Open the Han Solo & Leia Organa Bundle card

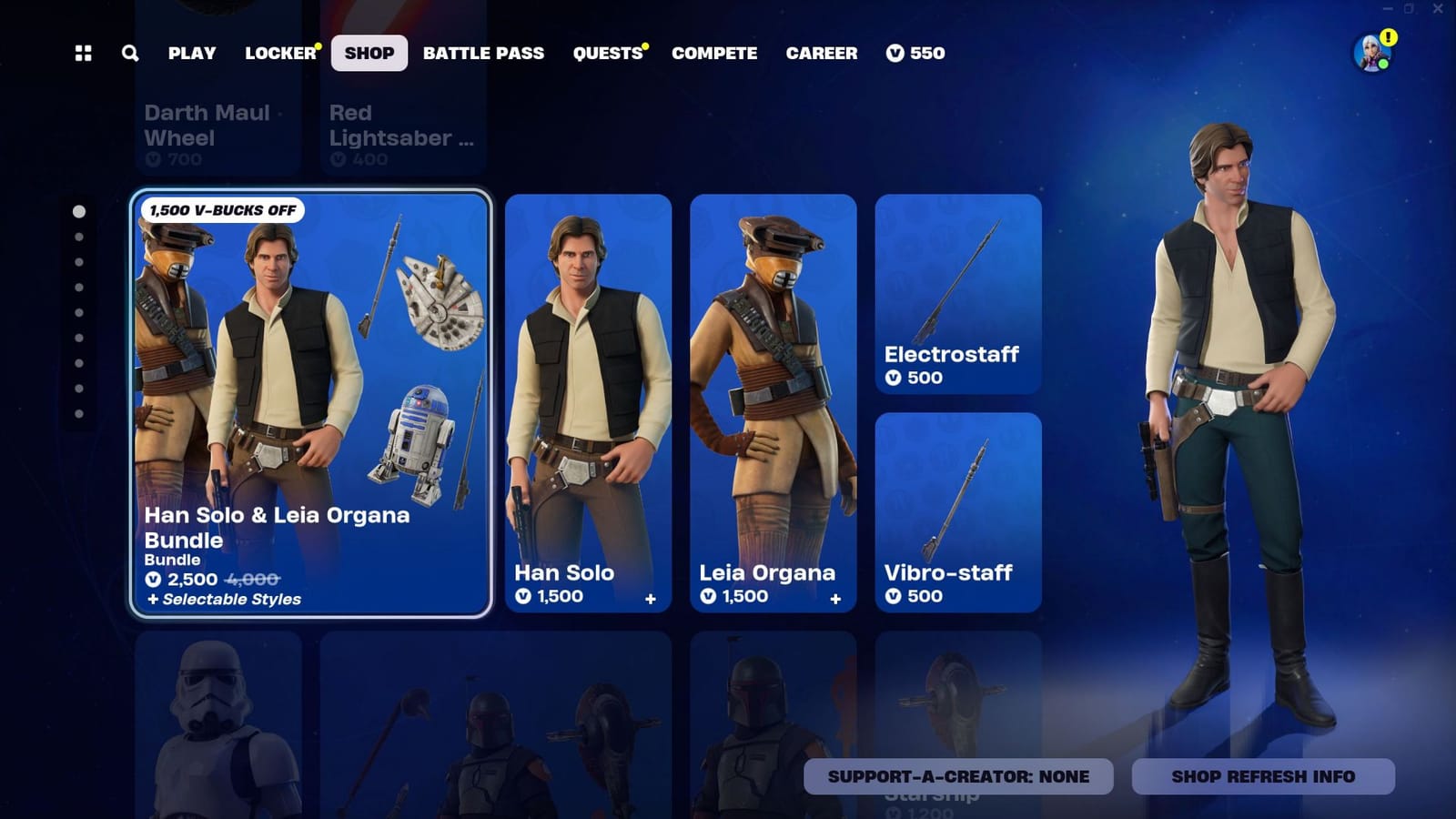pyautogui.click(x=312, y=400)
